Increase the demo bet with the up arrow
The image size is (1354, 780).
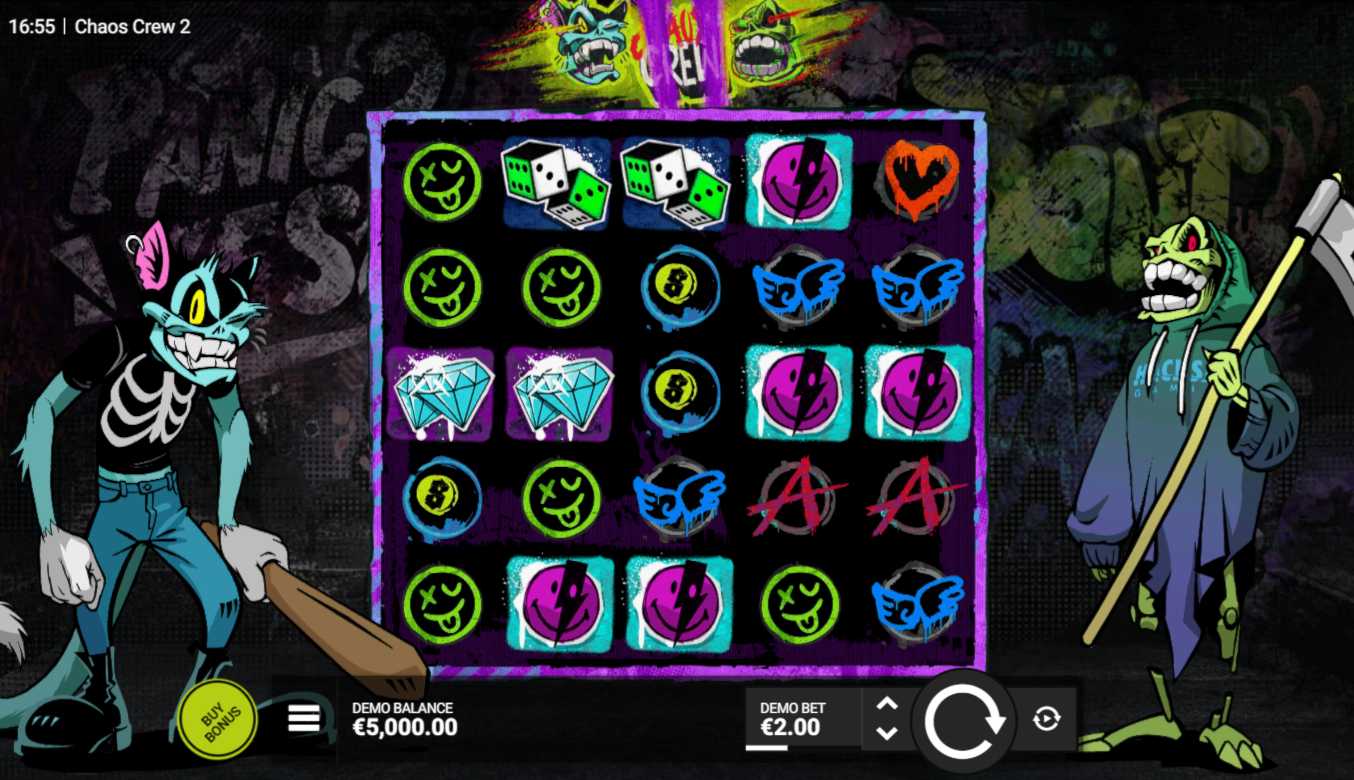pos(887,704)
